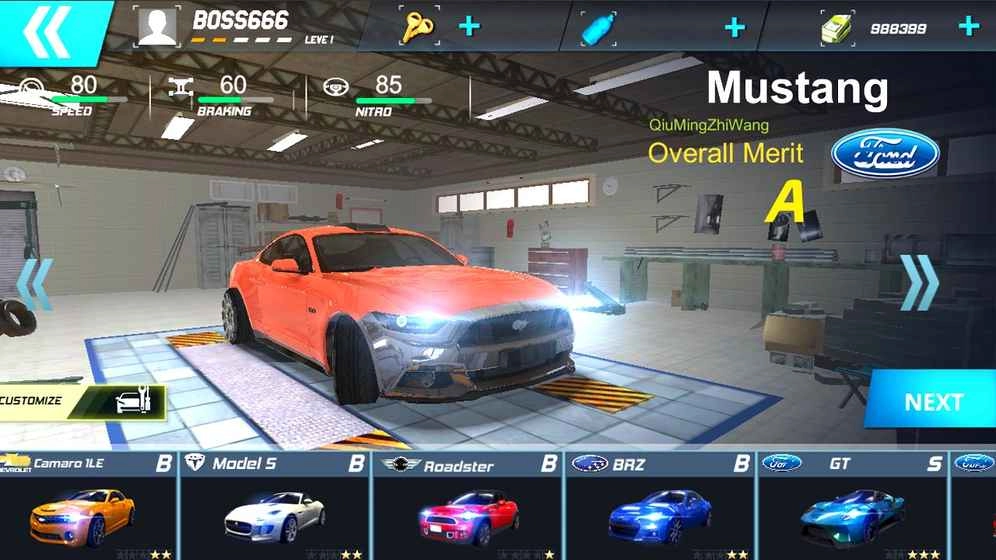Open the BOSS666 player profile

(158, 26)
